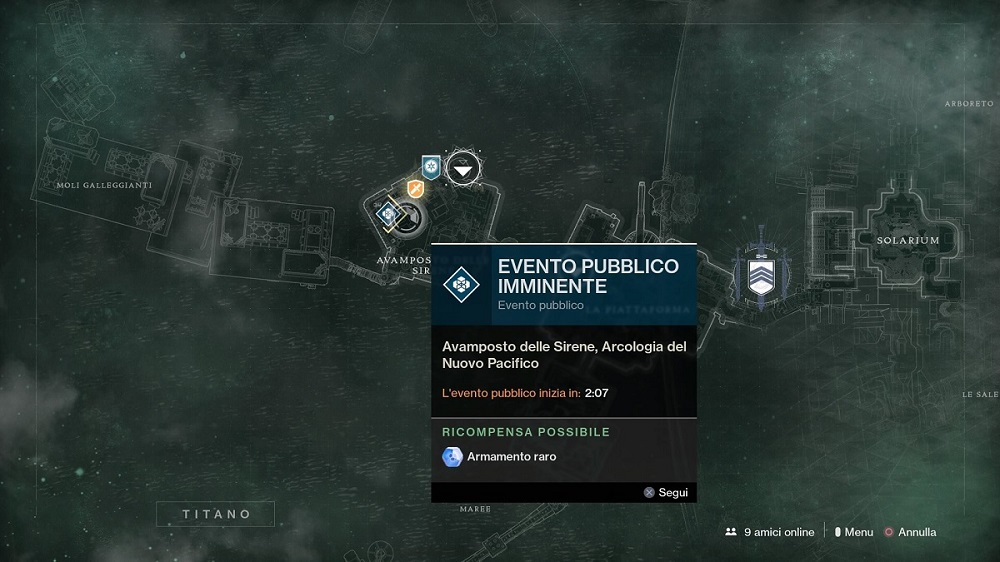
Task: Open the chevron shield vendor marker
Action: click(x=761, y=273)
